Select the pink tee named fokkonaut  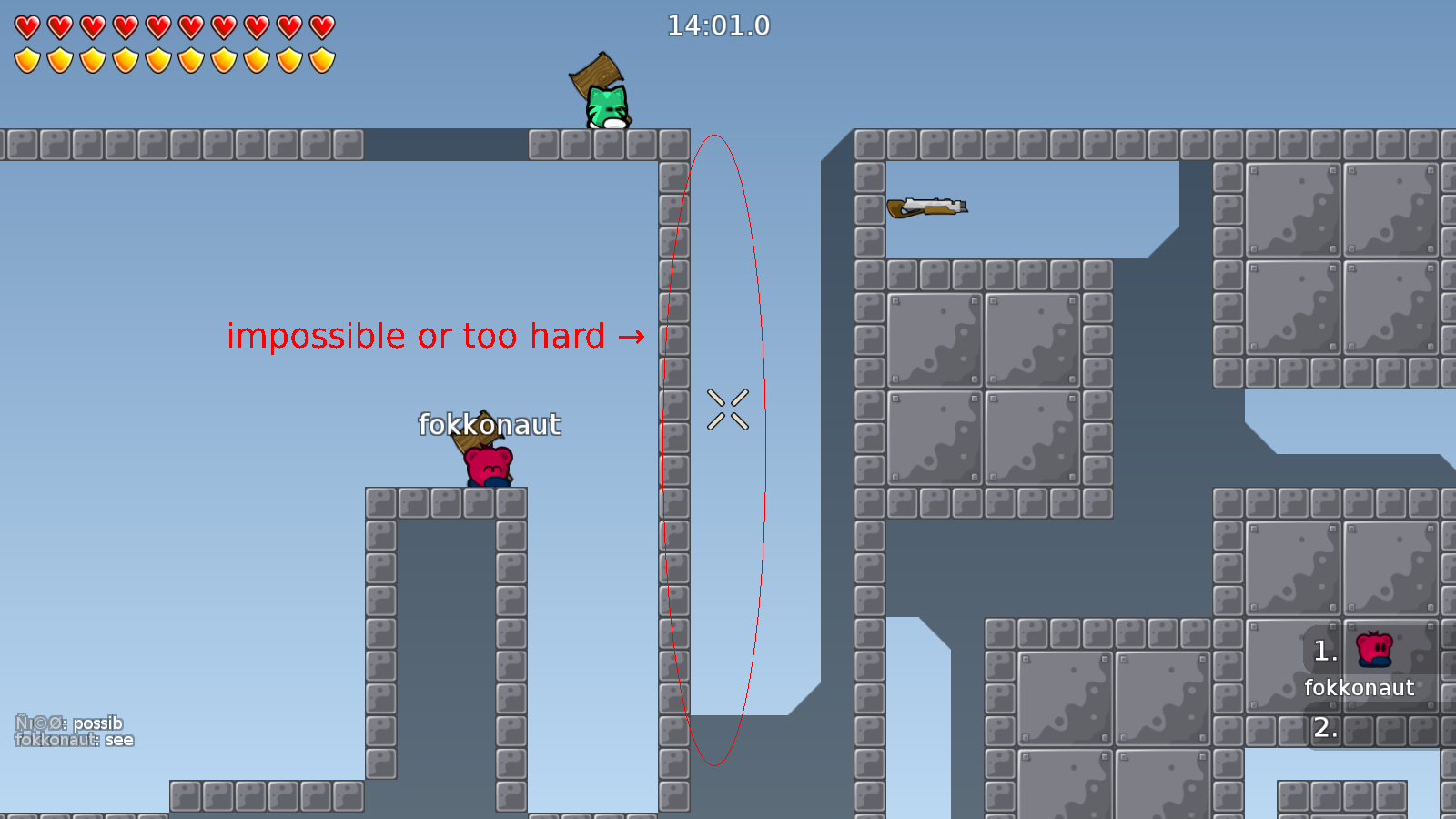pyautogui.click(x=487, y=464)
